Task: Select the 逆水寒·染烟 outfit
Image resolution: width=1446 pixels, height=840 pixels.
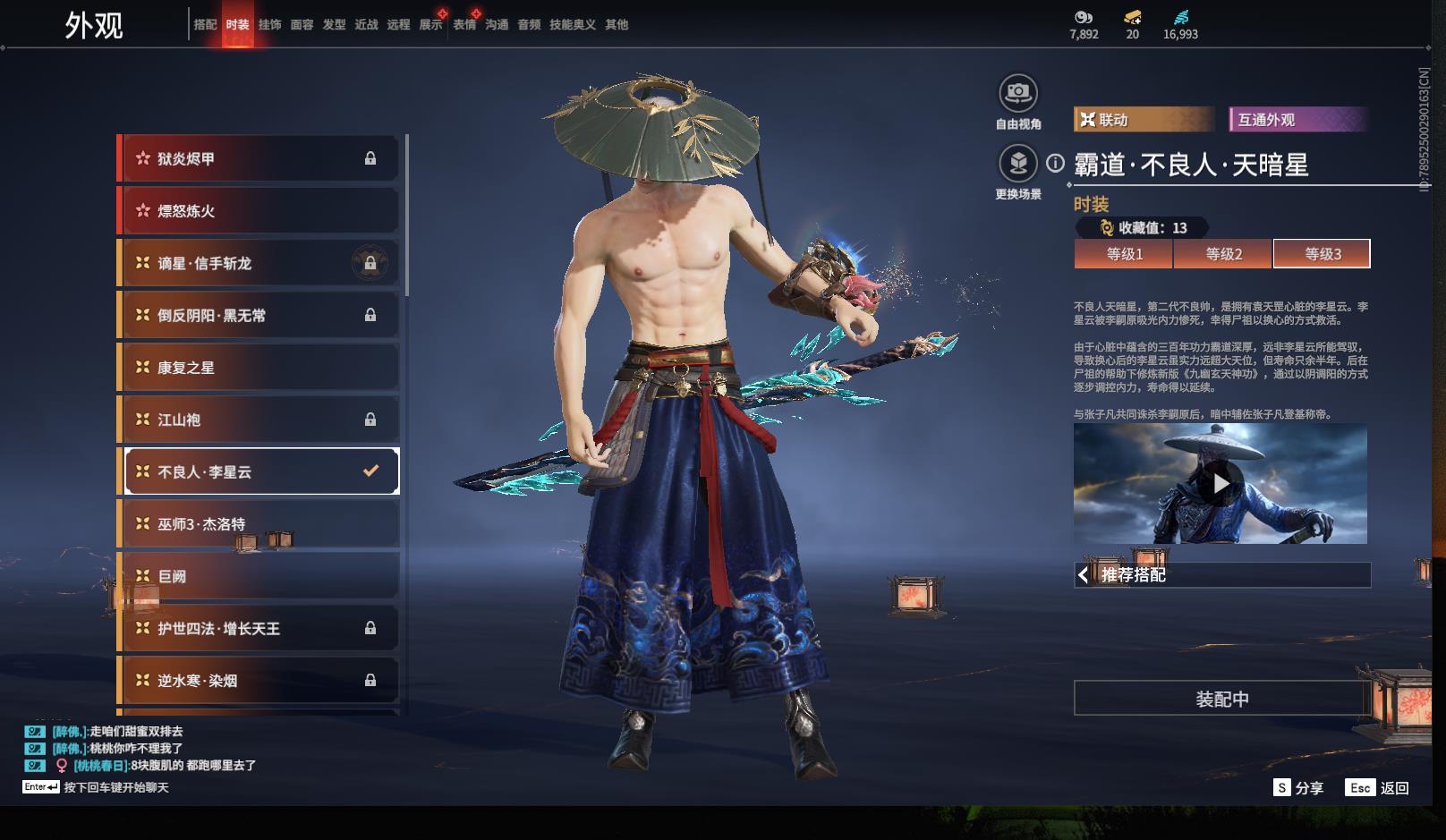Action: (259, 681)
